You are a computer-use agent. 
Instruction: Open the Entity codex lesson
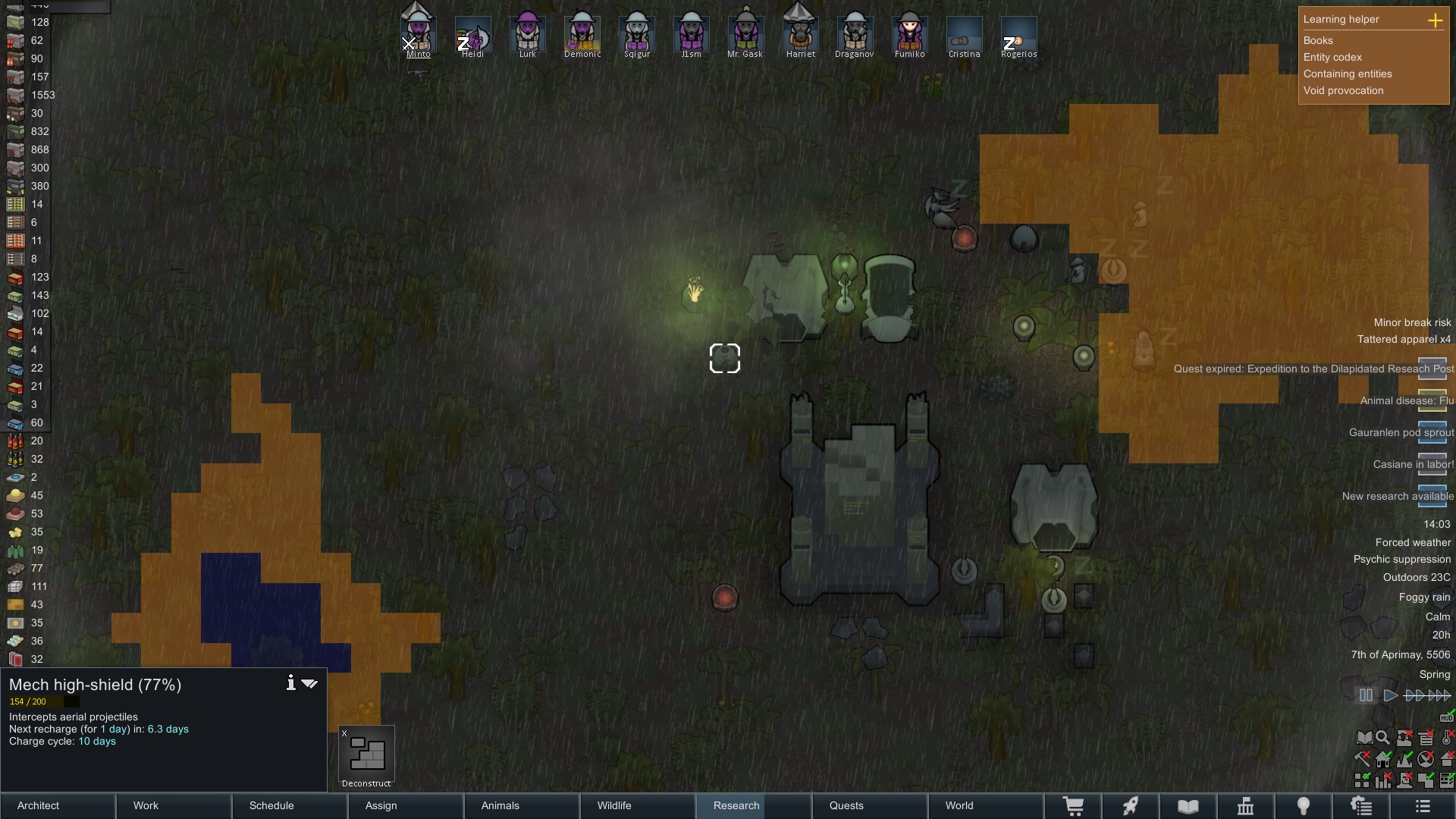click(1332, 57)
